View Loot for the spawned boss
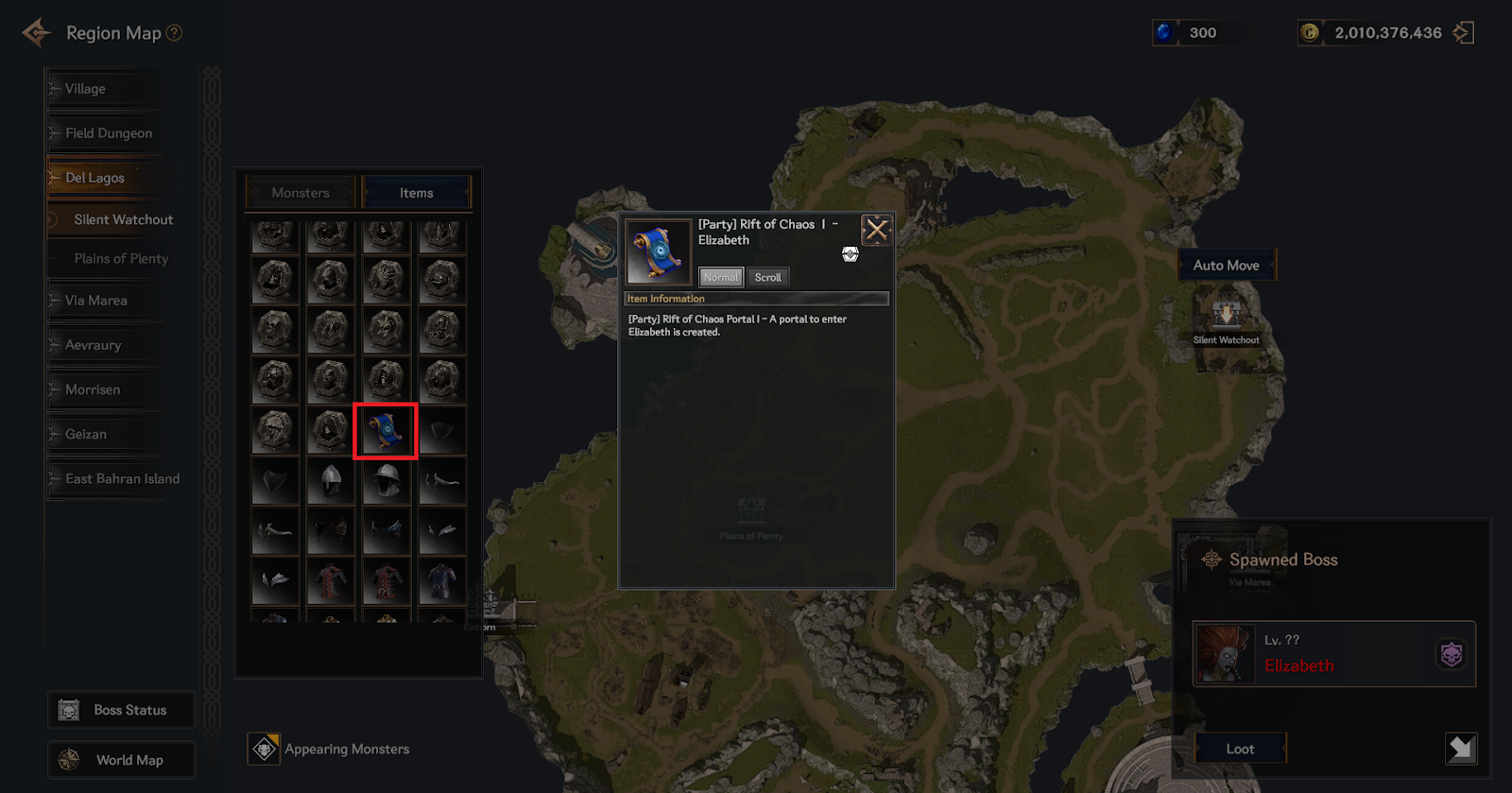Screen dimensions: 1512x793 [1240, 749]
